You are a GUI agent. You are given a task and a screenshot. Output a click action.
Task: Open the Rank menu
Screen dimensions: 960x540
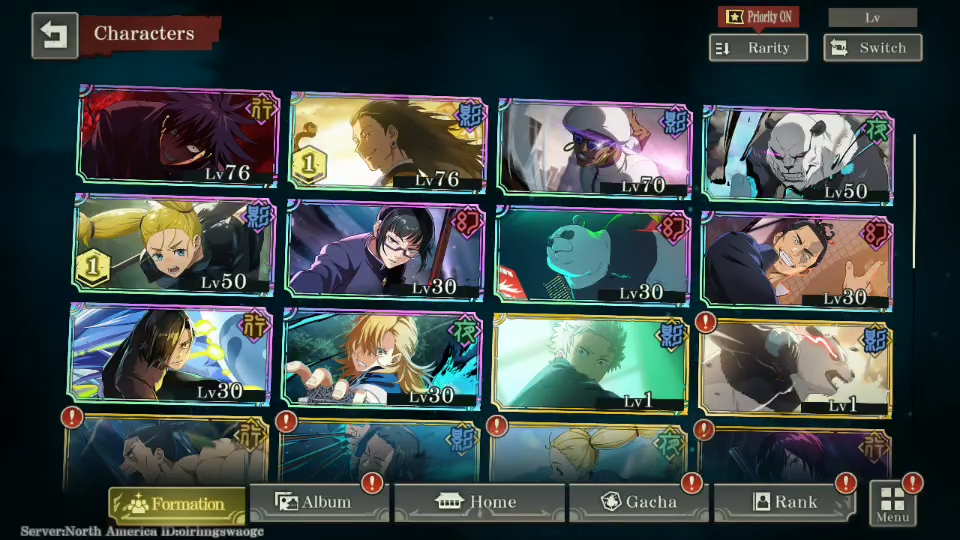[x=784, y=502]
